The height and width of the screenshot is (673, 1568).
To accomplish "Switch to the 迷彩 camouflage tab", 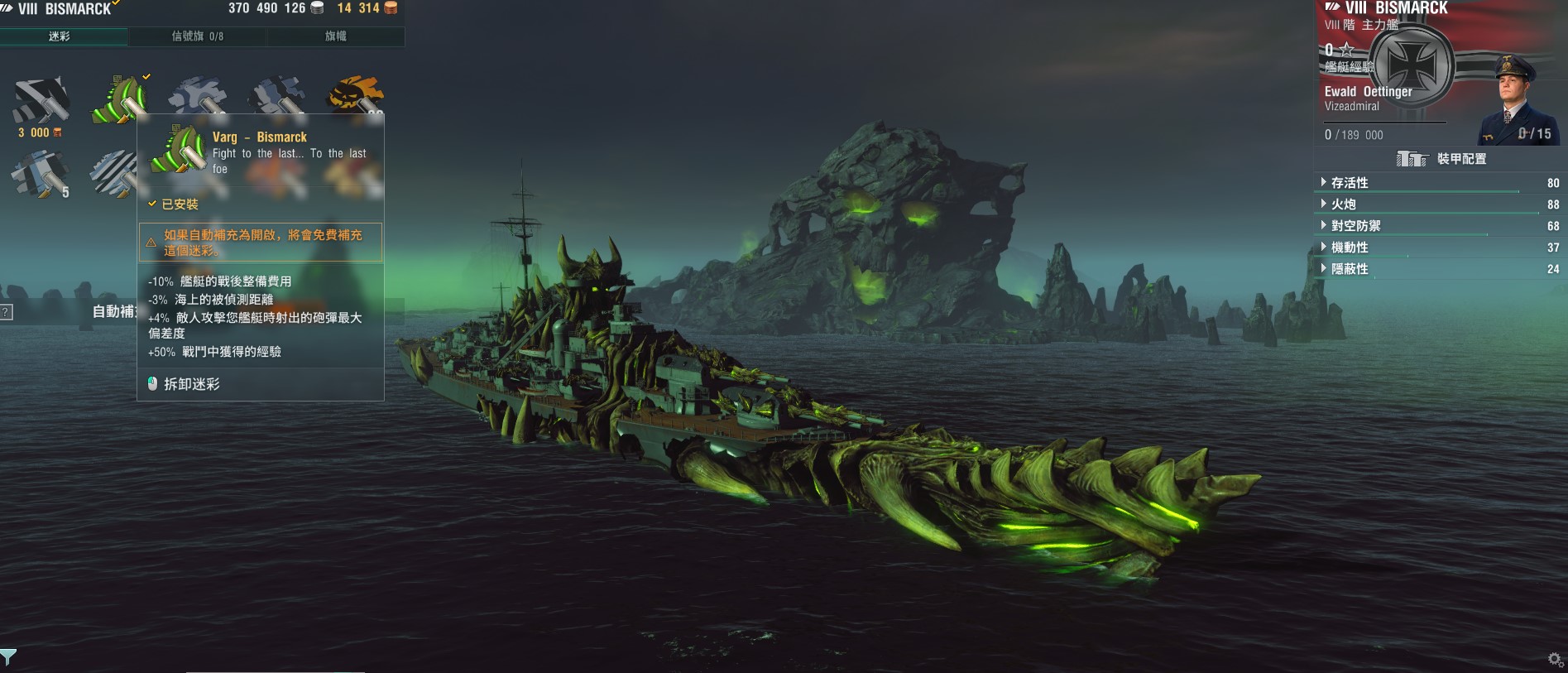I will (60, 36).
